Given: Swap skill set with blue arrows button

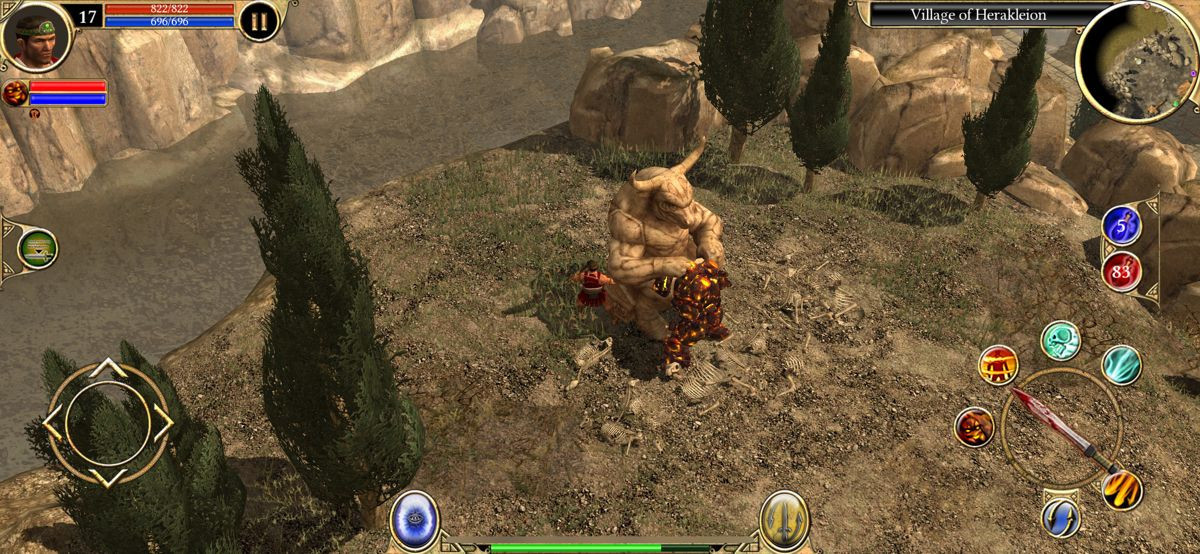Looking at the screenshot, I should [1060, 517].
